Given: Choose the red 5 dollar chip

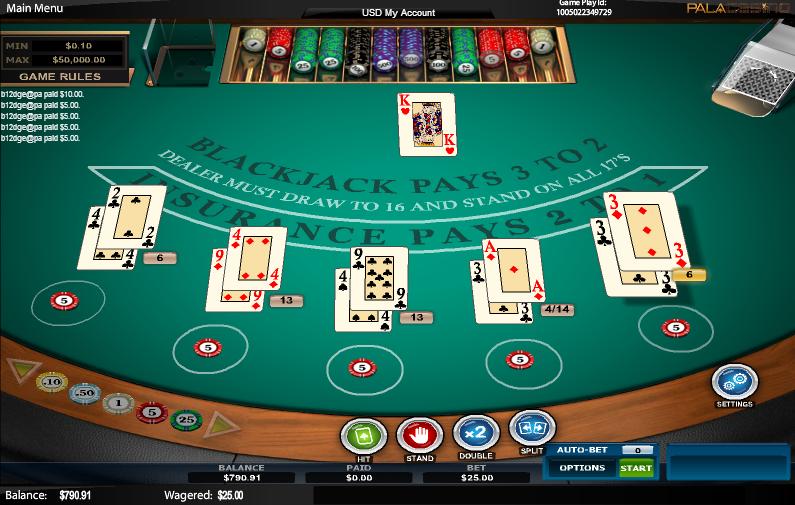Looking at the screenshot, I should 151,412.
